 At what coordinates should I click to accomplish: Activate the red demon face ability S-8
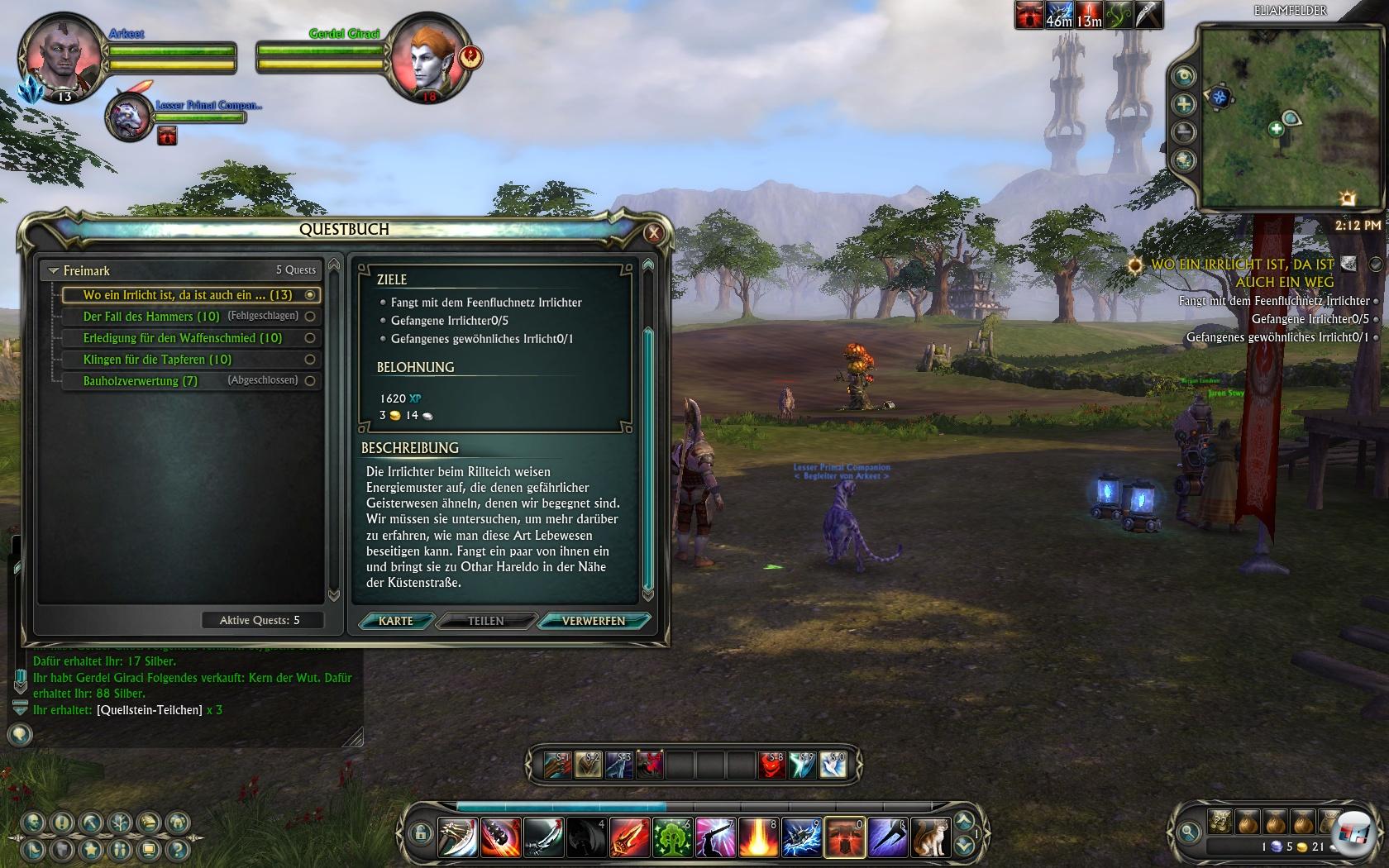click(x=771, y=765)
